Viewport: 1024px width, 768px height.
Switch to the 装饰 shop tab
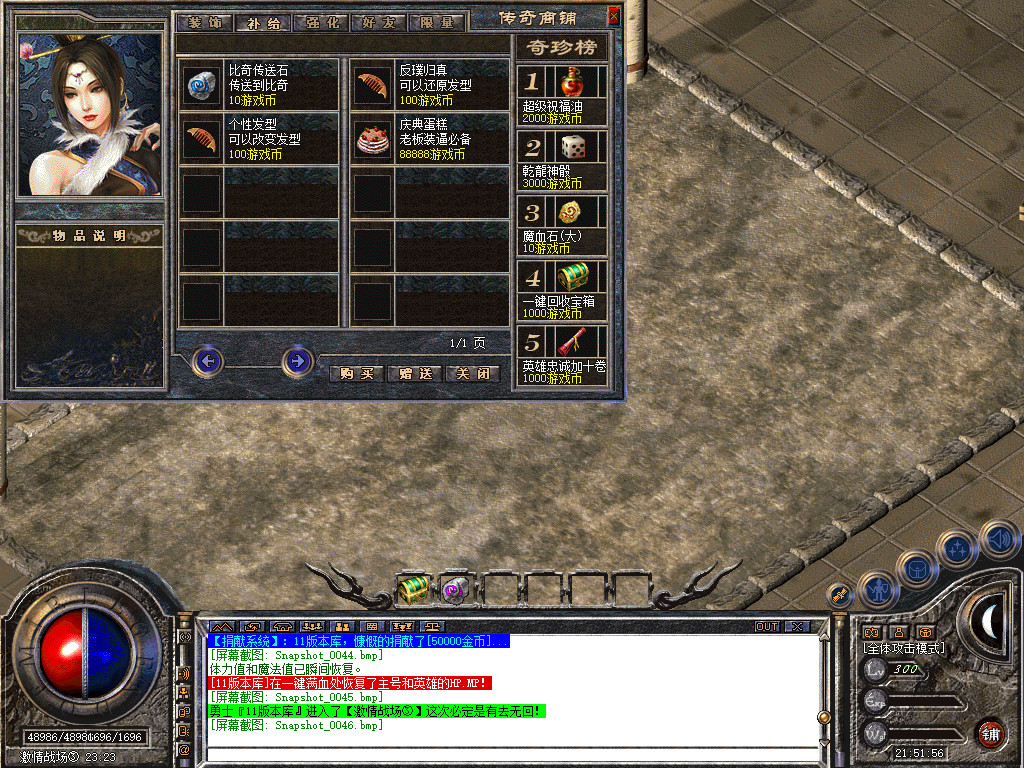tap(205, 22)
